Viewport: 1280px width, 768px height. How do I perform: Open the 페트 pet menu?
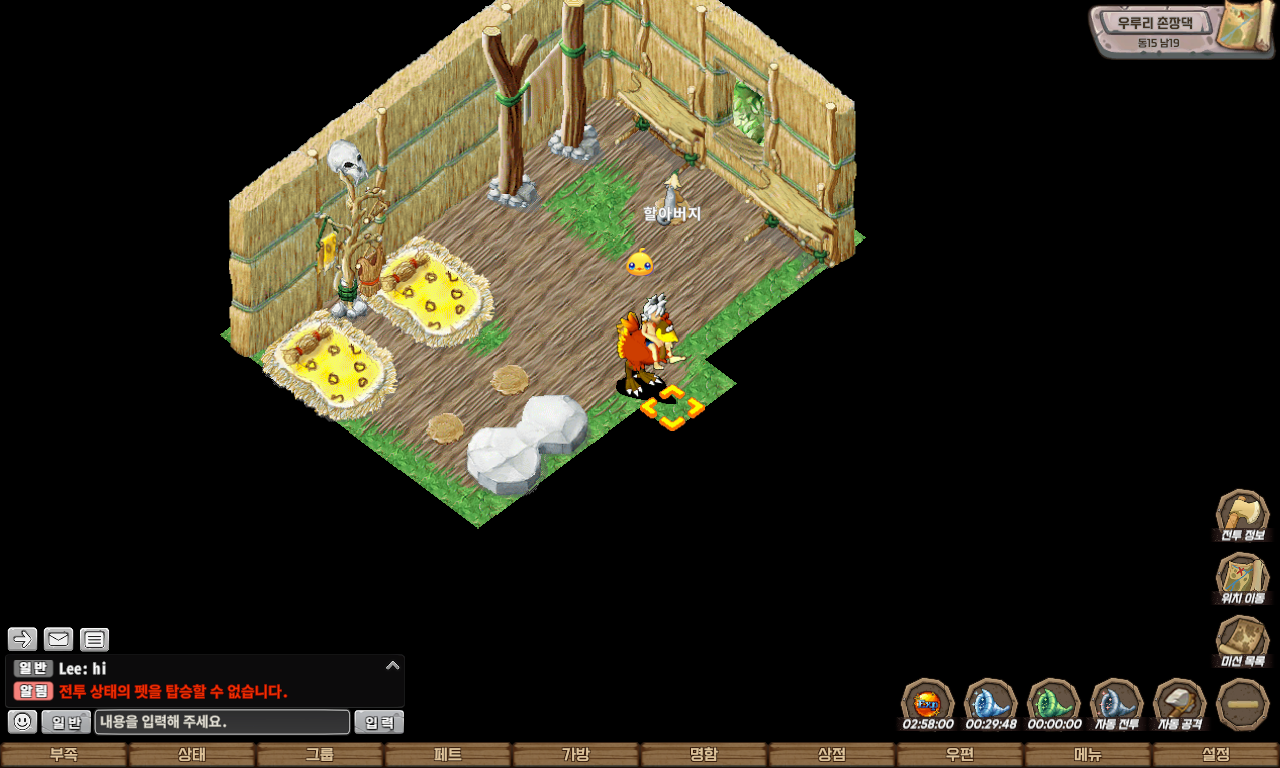[448, 755]
